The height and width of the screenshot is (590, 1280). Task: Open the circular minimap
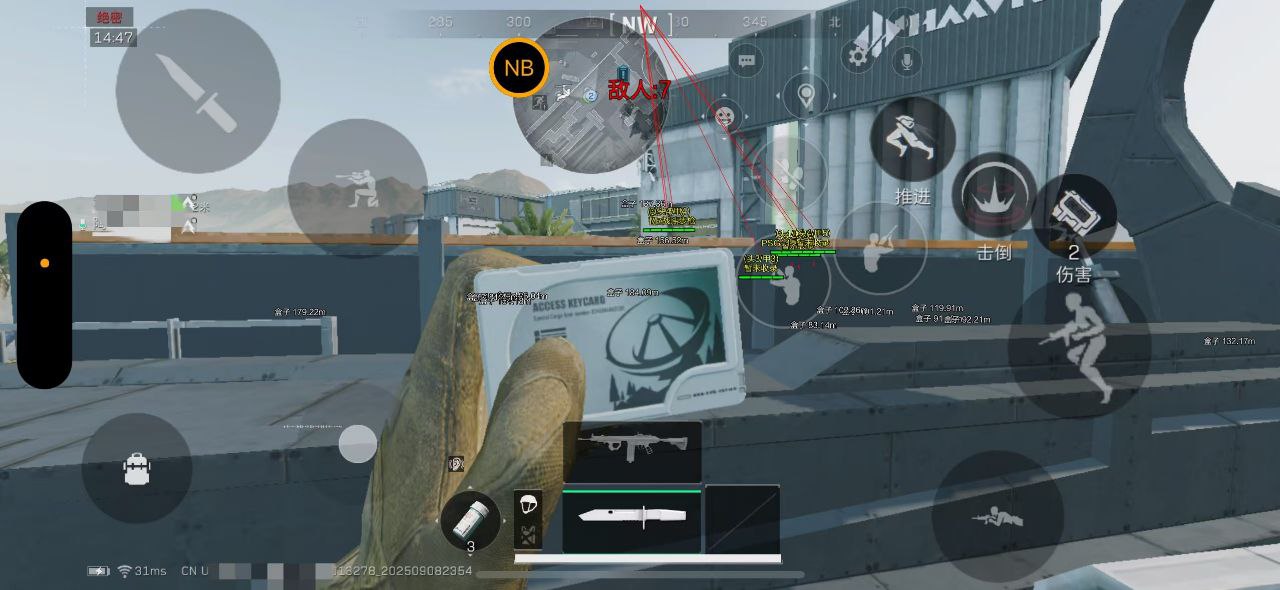tap(590, 96)
